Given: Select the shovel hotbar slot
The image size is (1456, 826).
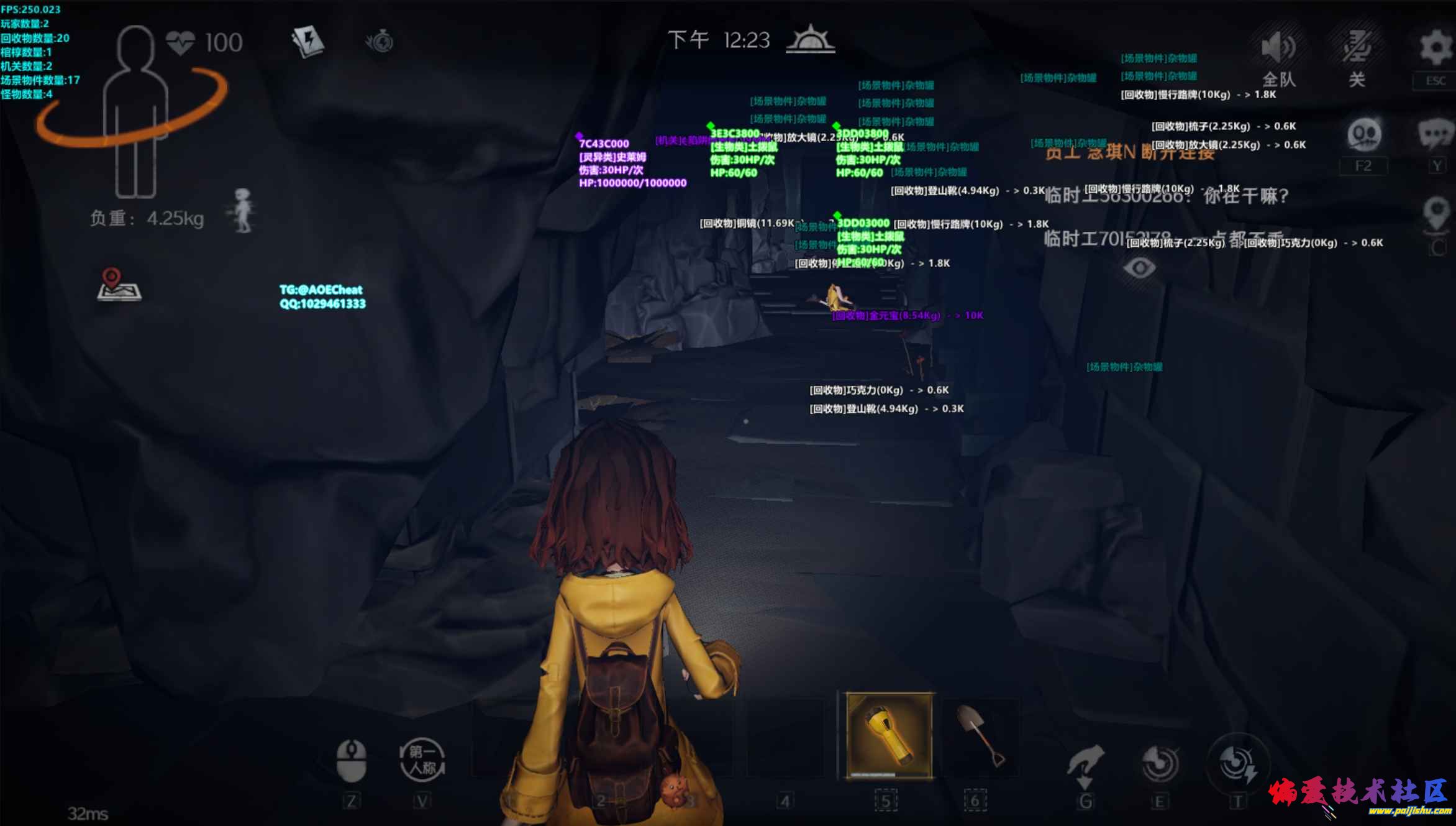Looking at the screenshot, I should coord(980,735).
